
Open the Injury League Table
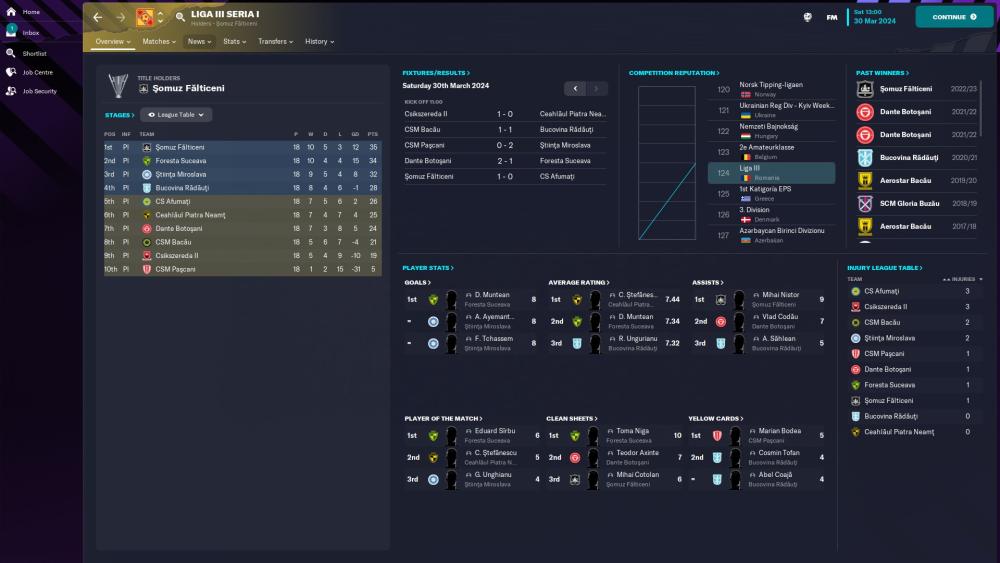[x=886, y=268]
